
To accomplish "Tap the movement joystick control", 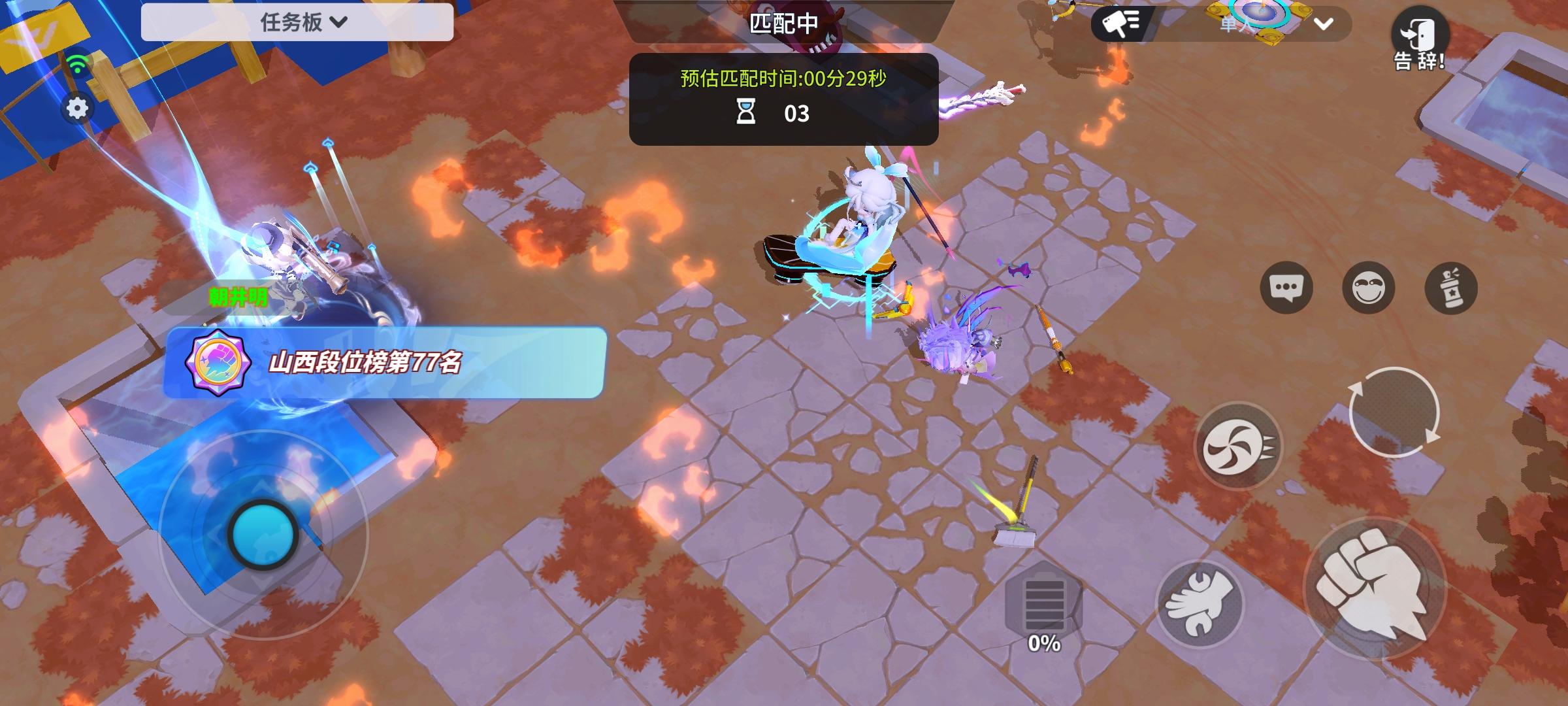I will point(264,534).
